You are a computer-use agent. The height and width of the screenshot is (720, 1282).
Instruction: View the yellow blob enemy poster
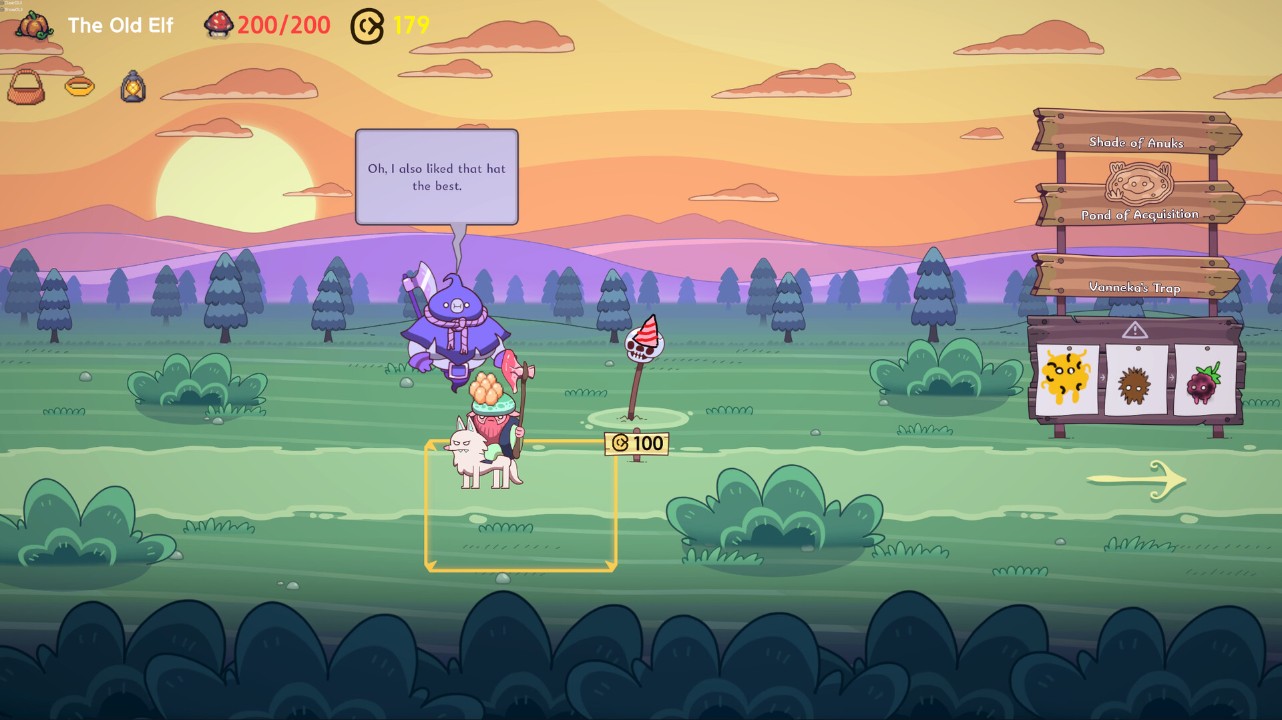coord(1065,379)
